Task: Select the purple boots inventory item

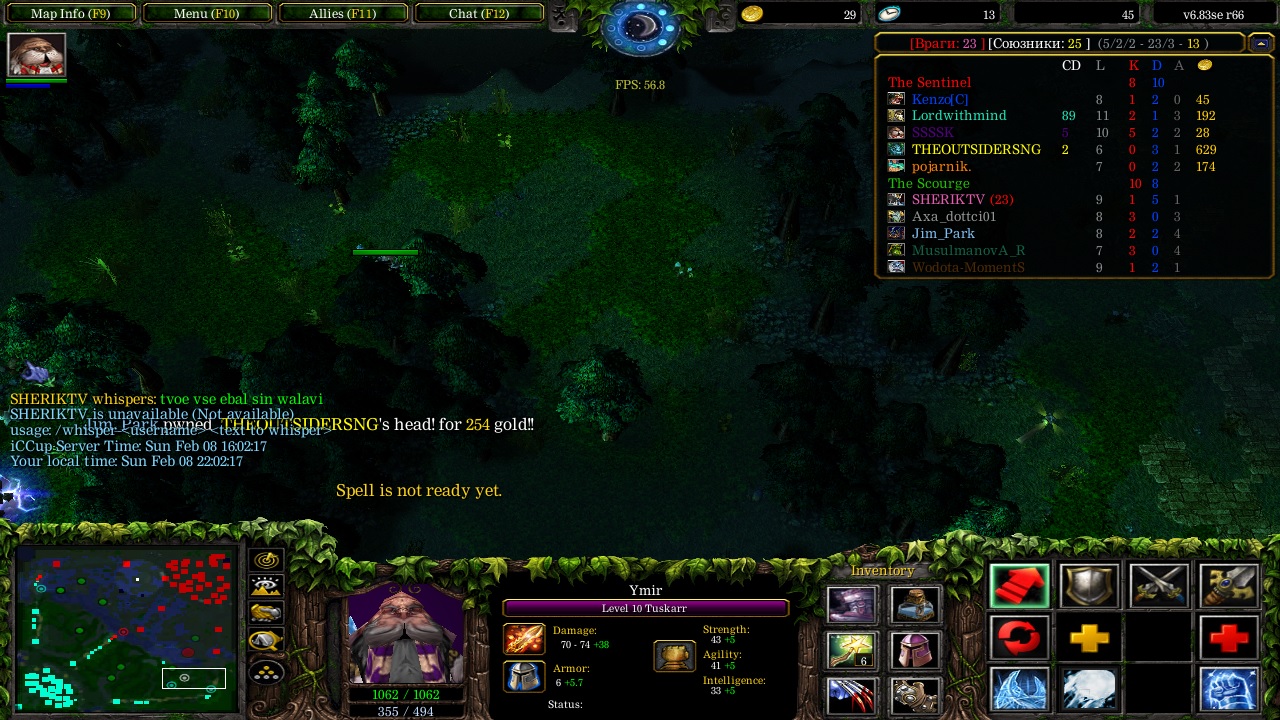Action: point(852,605)
